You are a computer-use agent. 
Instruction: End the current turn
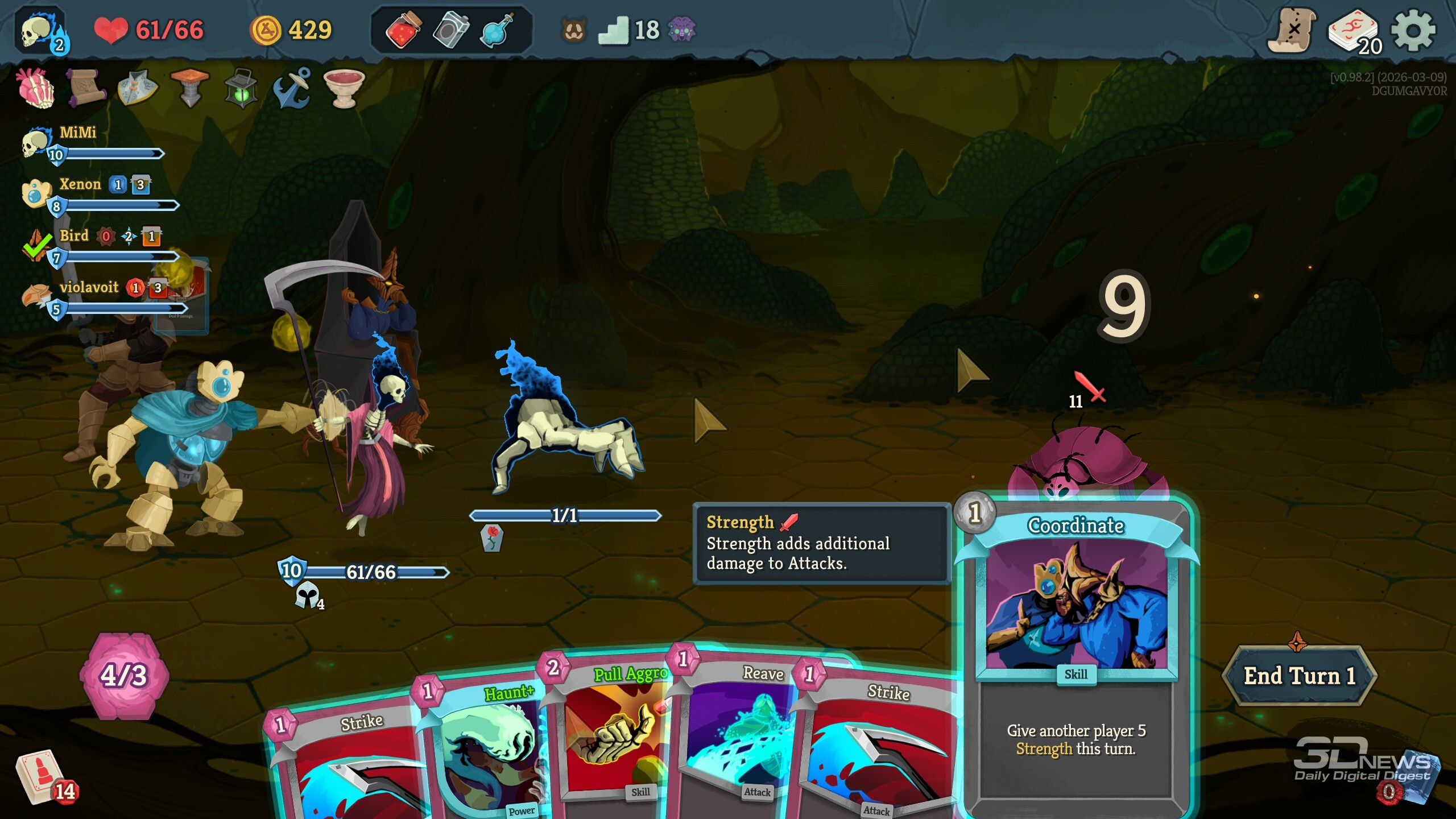(x=1299, y=676)
